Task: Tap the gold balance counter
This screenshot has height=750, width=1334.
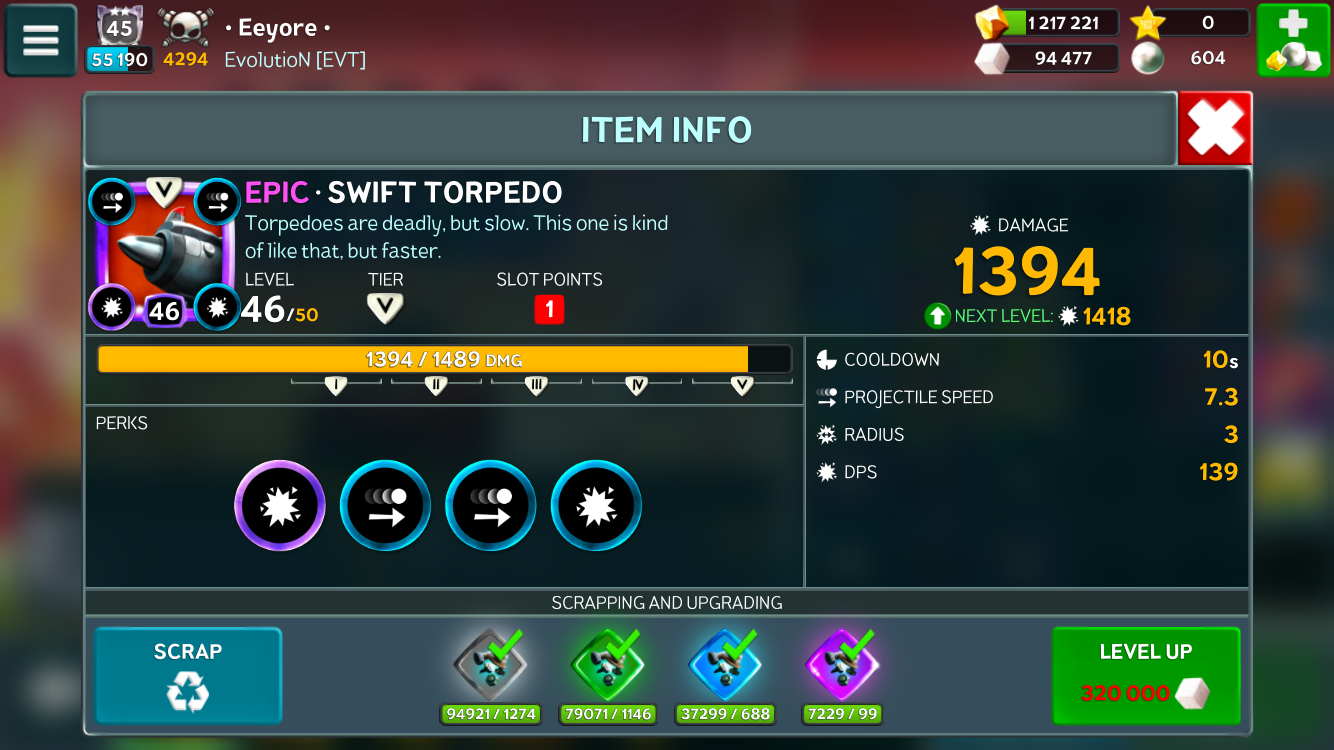Action: [x=1048, y=22]
